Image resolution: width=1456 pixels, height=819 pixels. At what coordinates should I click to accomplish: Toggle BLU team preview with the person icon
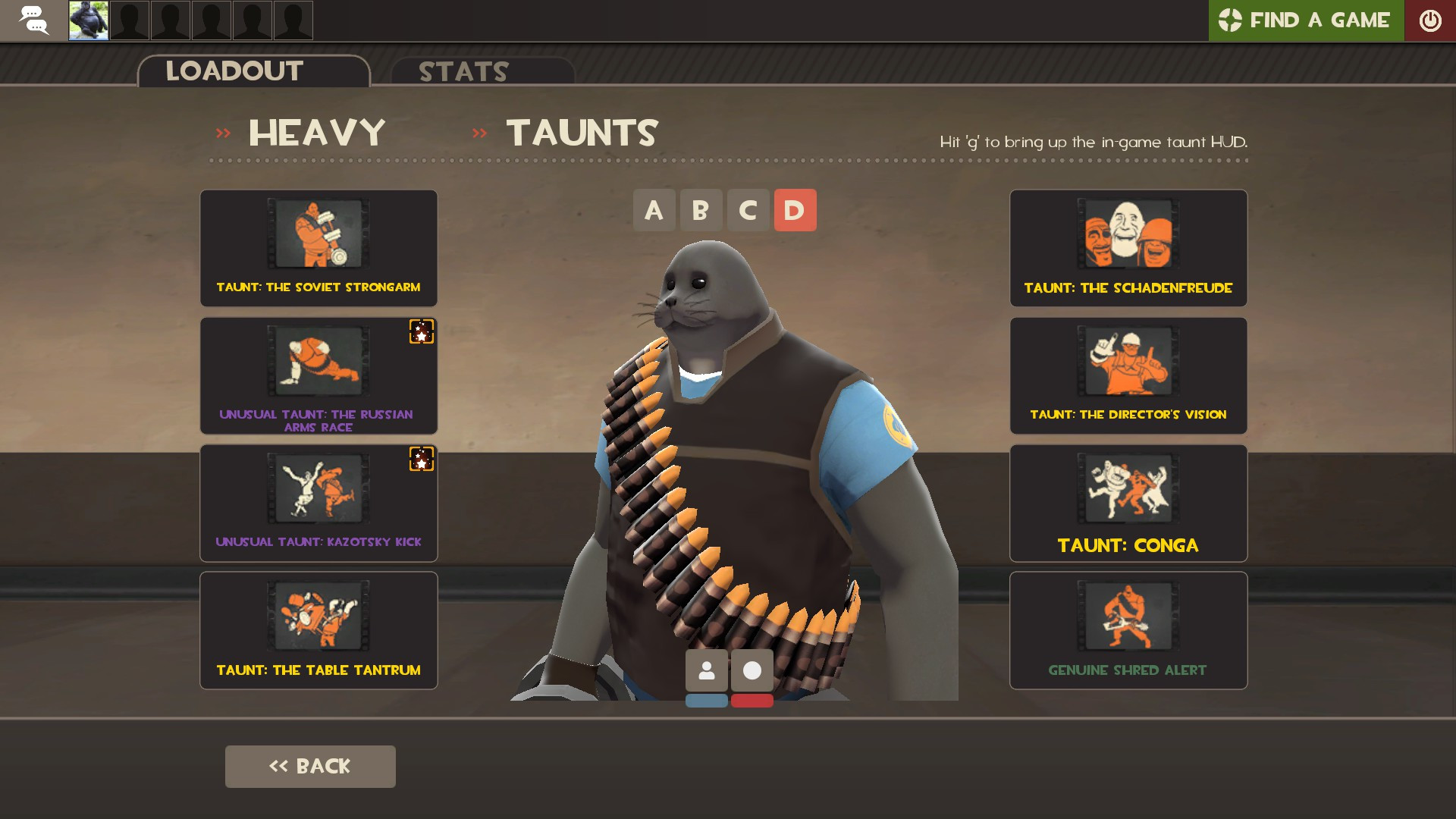click(706, 670)
